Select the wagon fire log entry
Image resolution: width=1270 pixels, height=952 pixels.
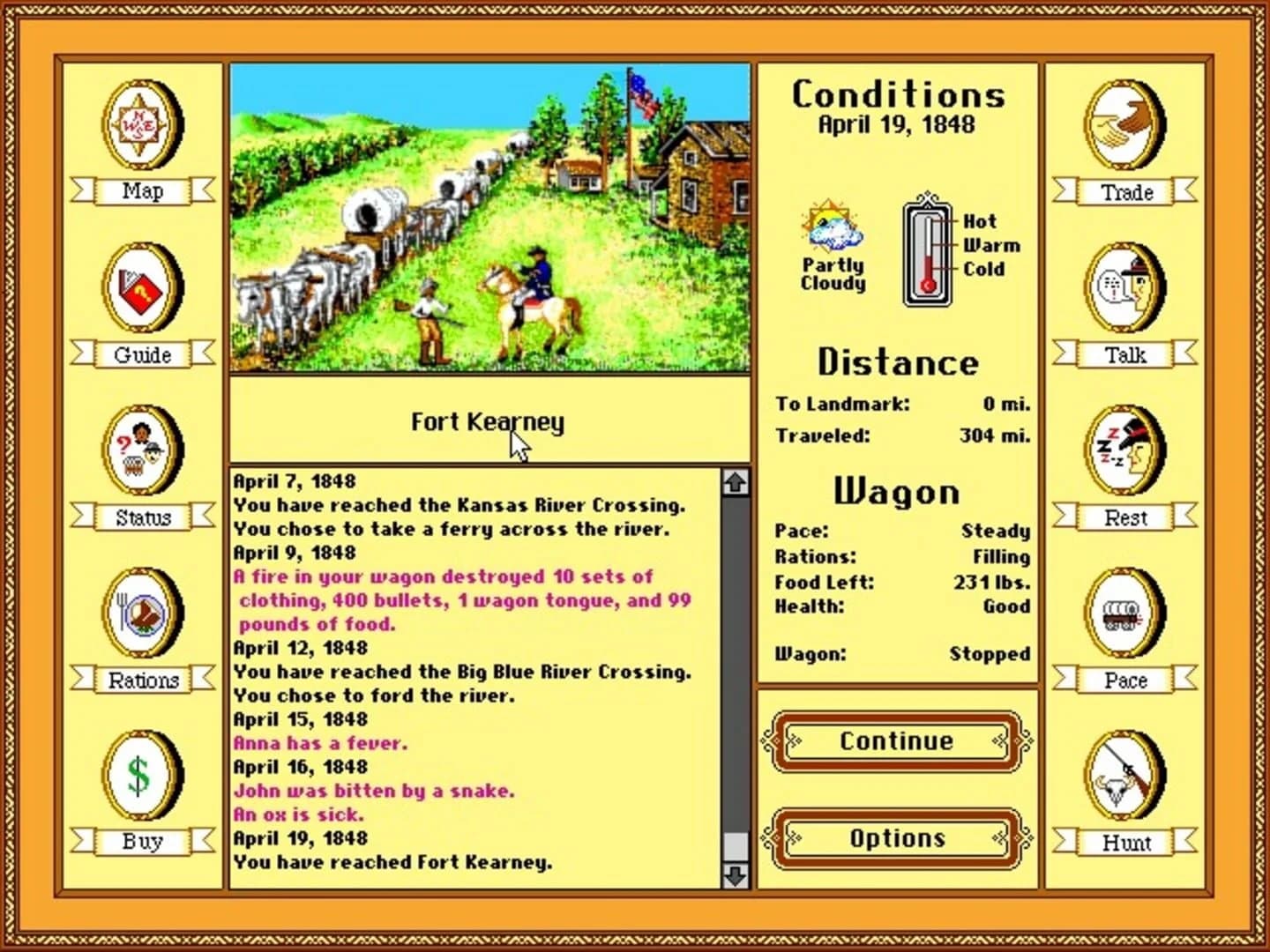pos(463,599)
